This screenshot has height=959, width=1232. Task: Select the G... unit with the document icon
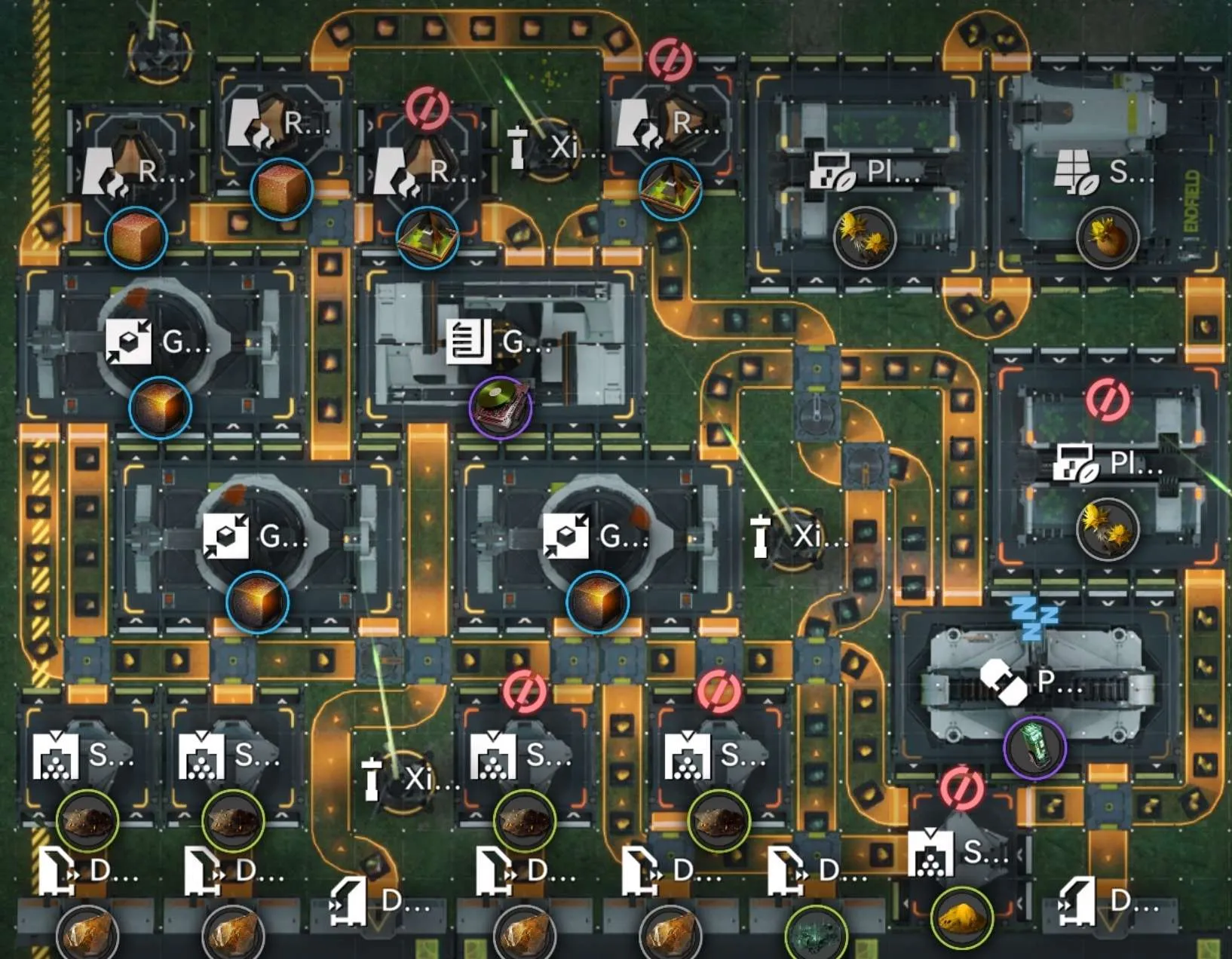(498, 342)
